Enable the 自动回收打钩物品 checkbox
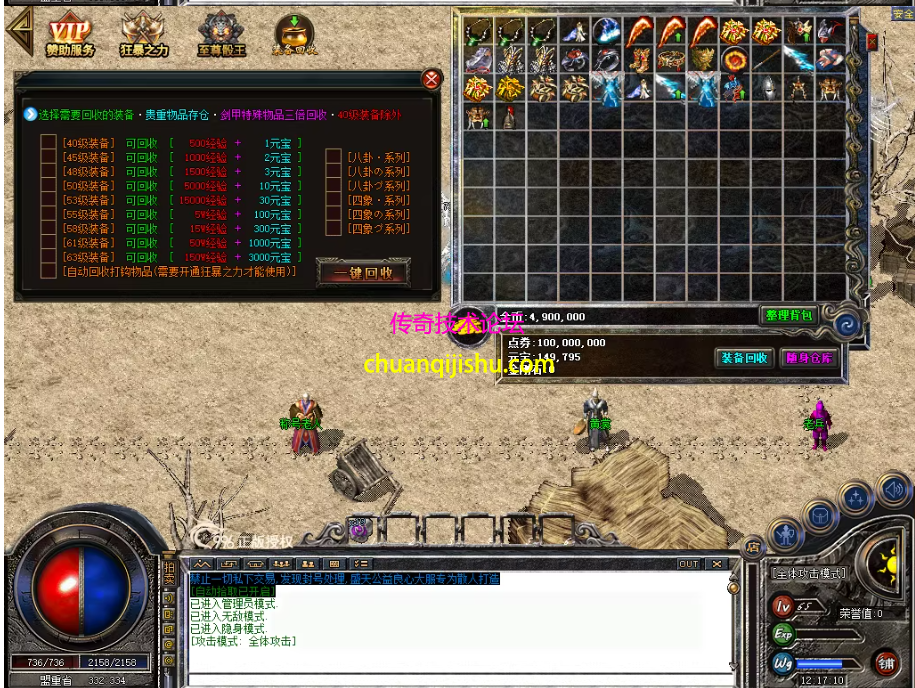 pyautogui.click(x=48, y=271)
